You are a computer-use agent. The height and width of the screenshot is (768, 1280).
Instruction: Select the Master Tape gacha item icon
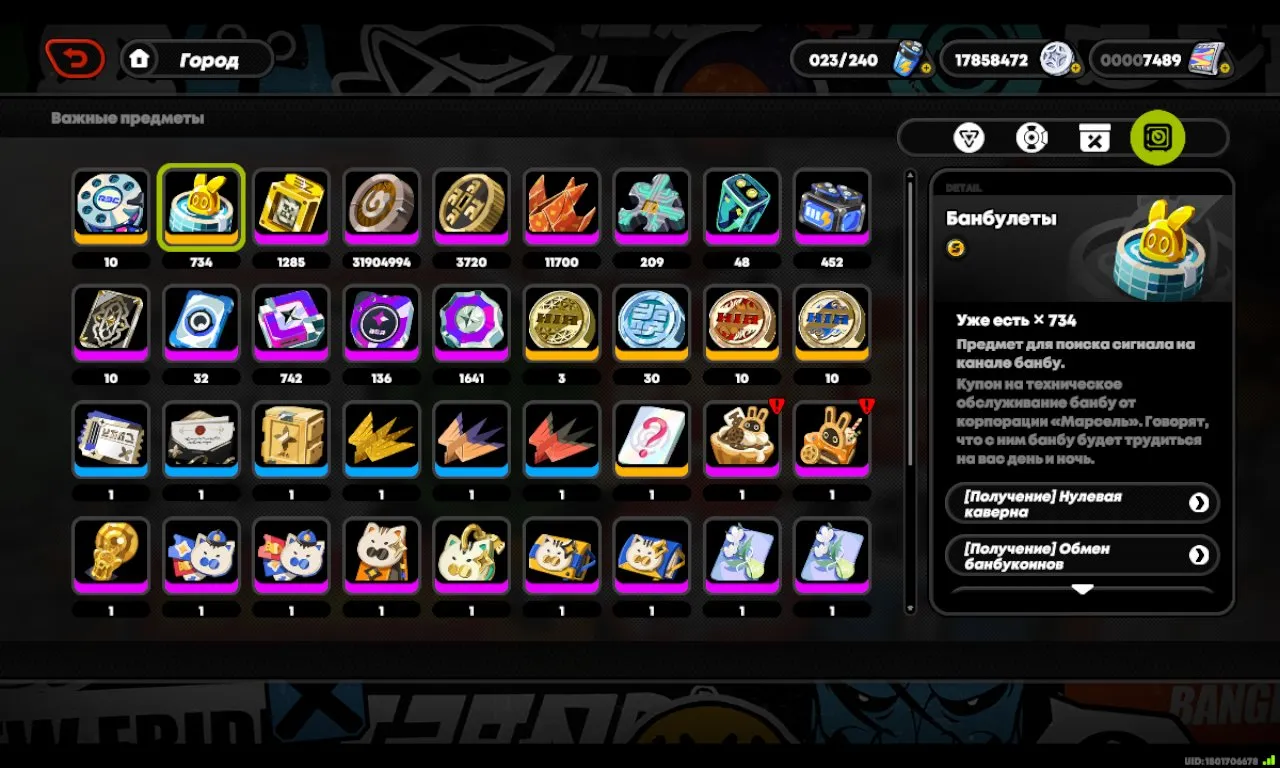click(x=291, y=207)
